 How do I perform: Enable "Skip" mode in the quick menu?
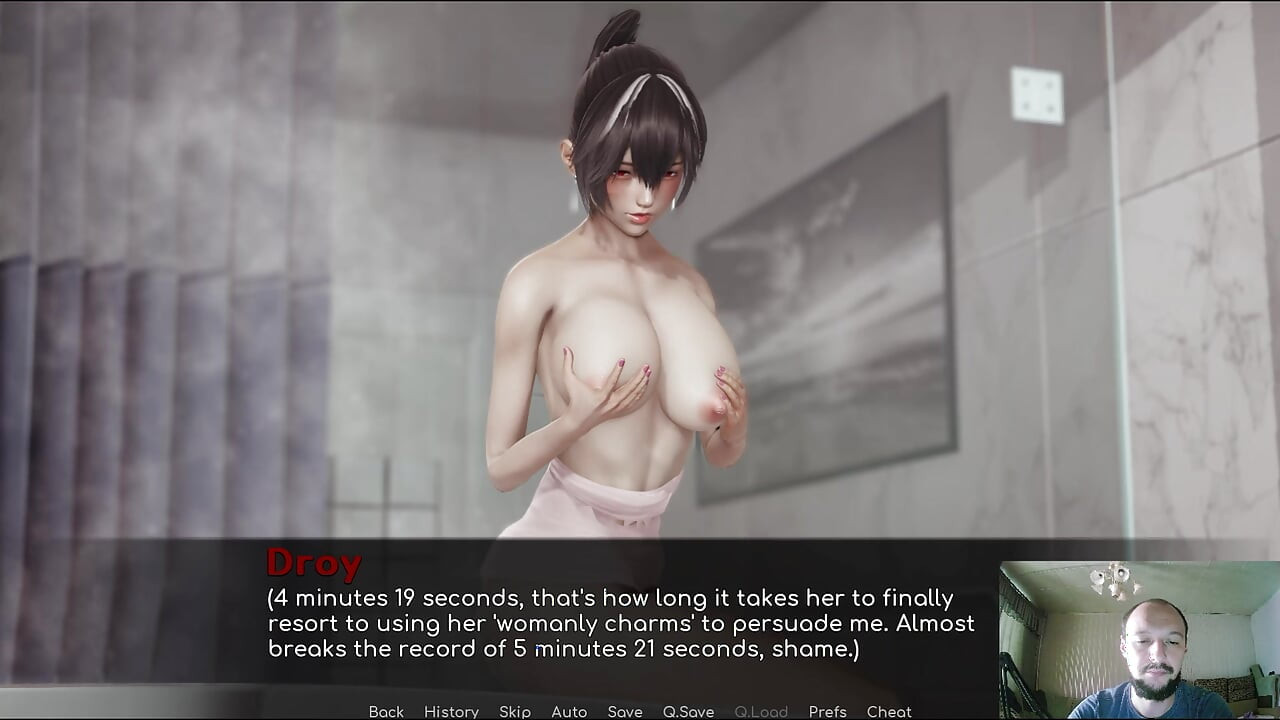(x=515, y=711)
